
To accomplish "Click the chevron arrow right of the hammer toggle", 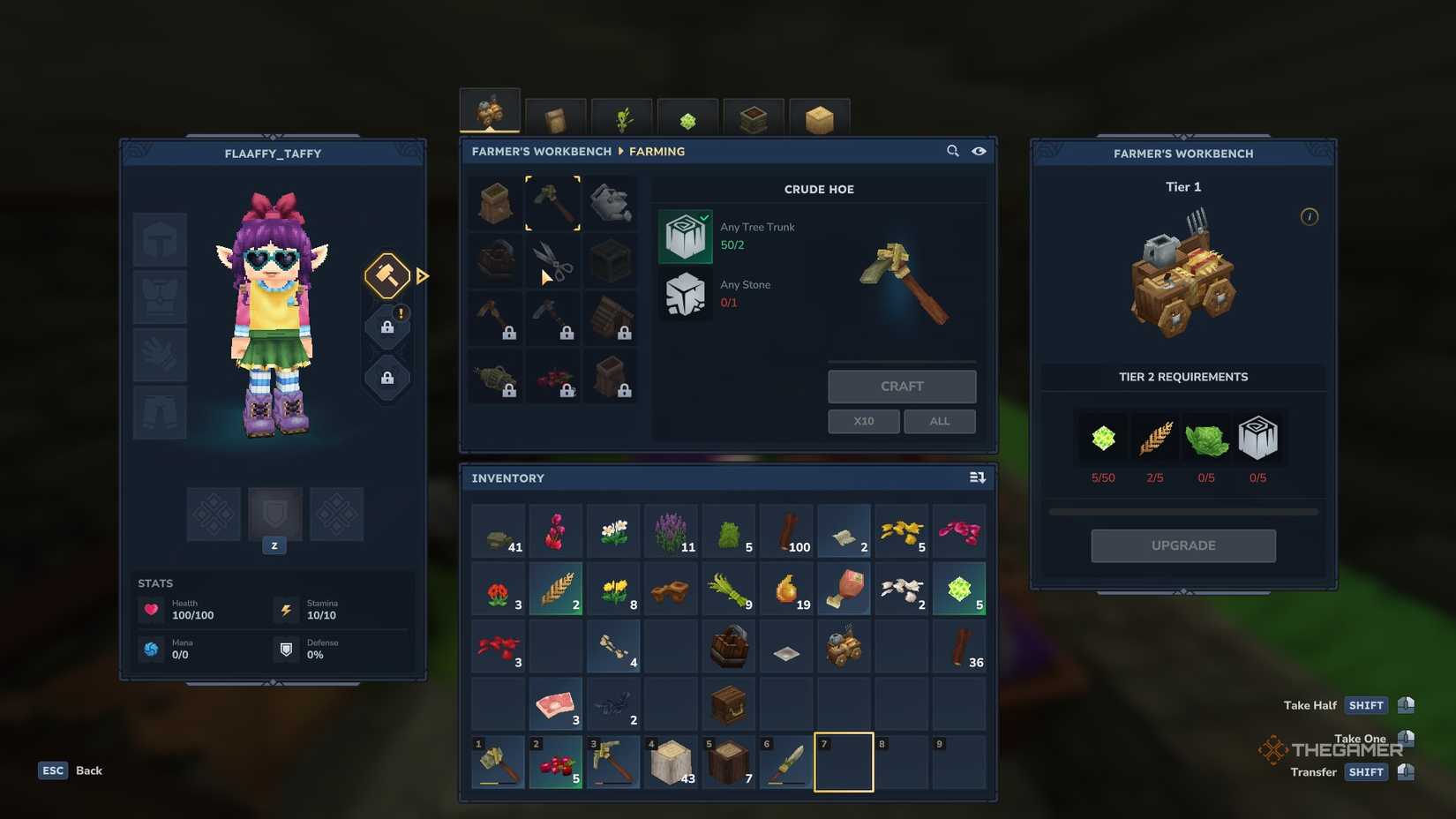I will coord(422,275).
